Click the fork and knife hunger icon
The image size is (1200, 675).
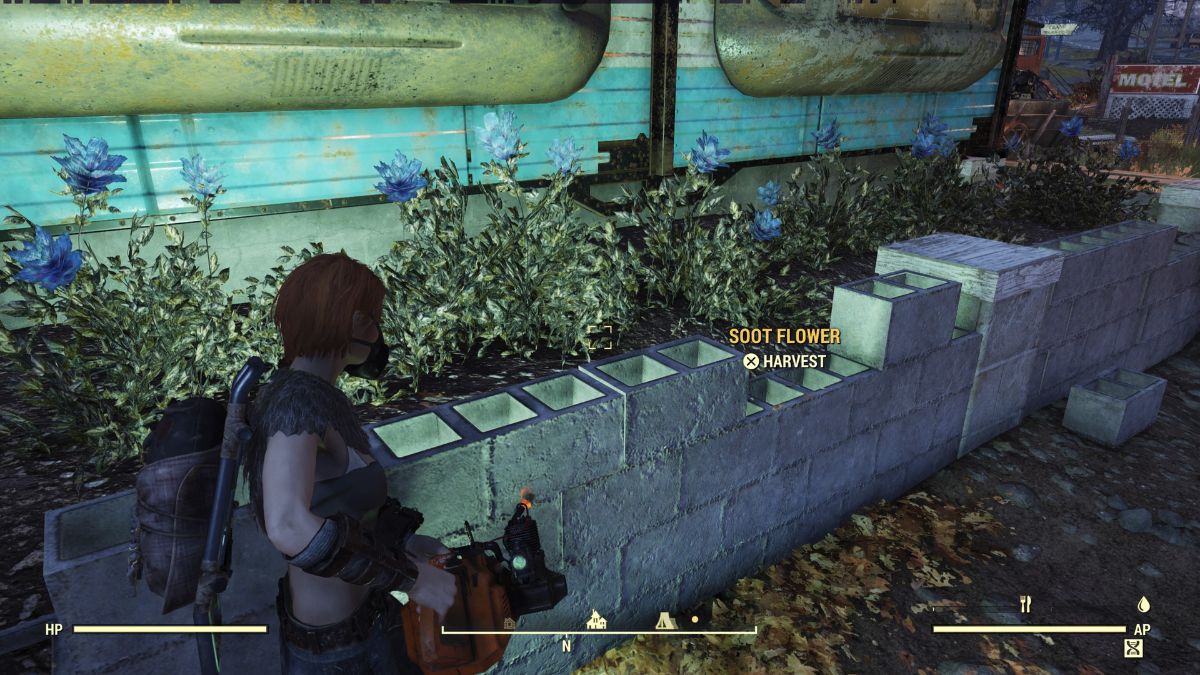(1024, 604)
